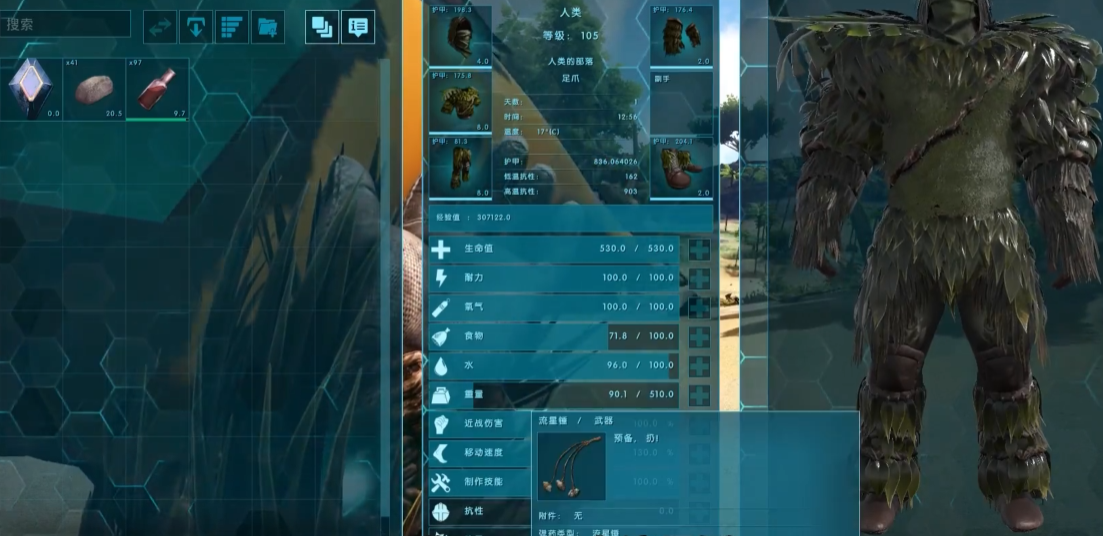Select the equipped ghillie gauntlets slot
This screenshot has height=536, width=1103.
click(681, 36)
